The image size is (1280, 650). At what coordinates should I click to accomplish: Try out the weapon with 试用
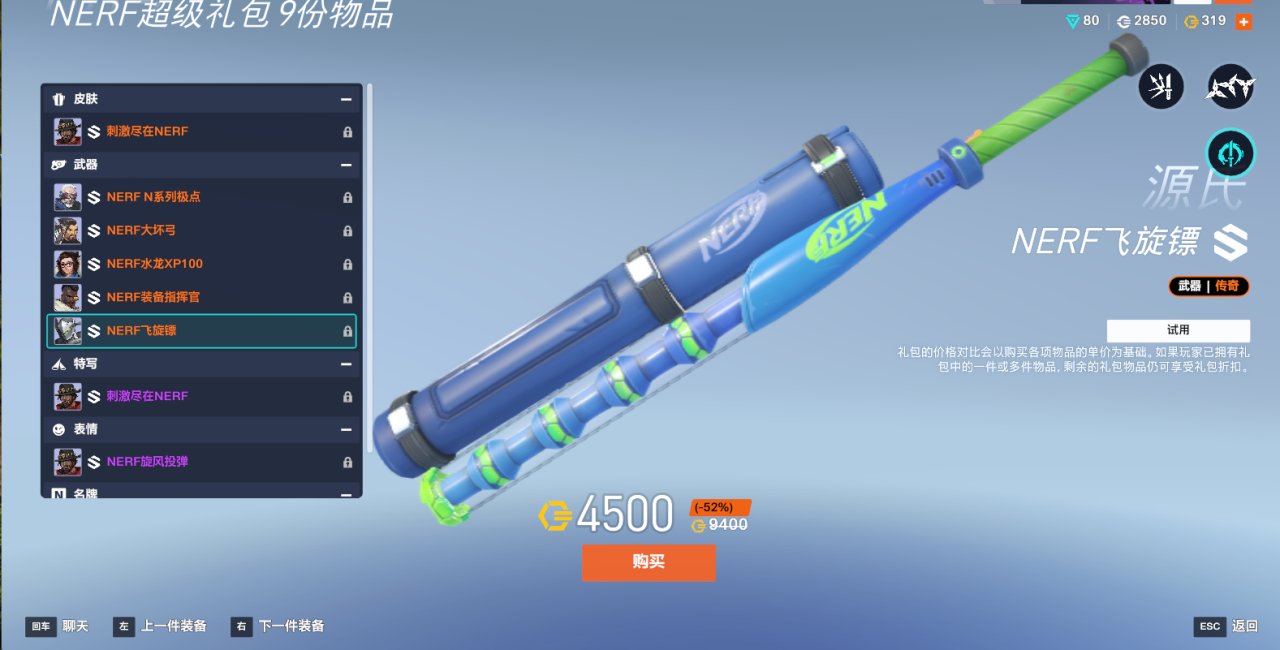pyautogui.click(x=1177, y=330)
